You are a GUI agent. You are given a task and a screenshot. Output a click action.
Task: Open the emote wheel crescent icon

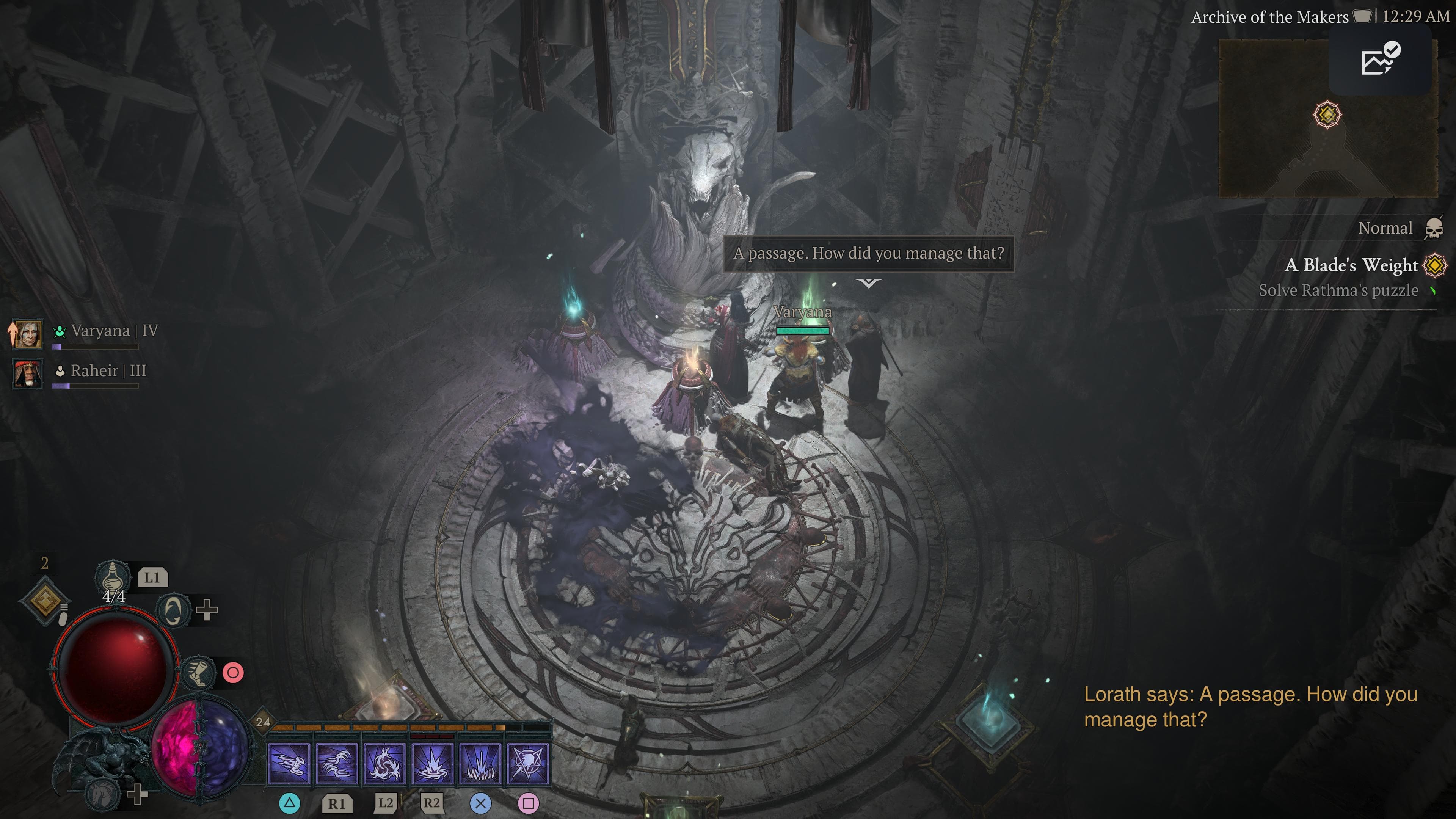coord(173,610)
